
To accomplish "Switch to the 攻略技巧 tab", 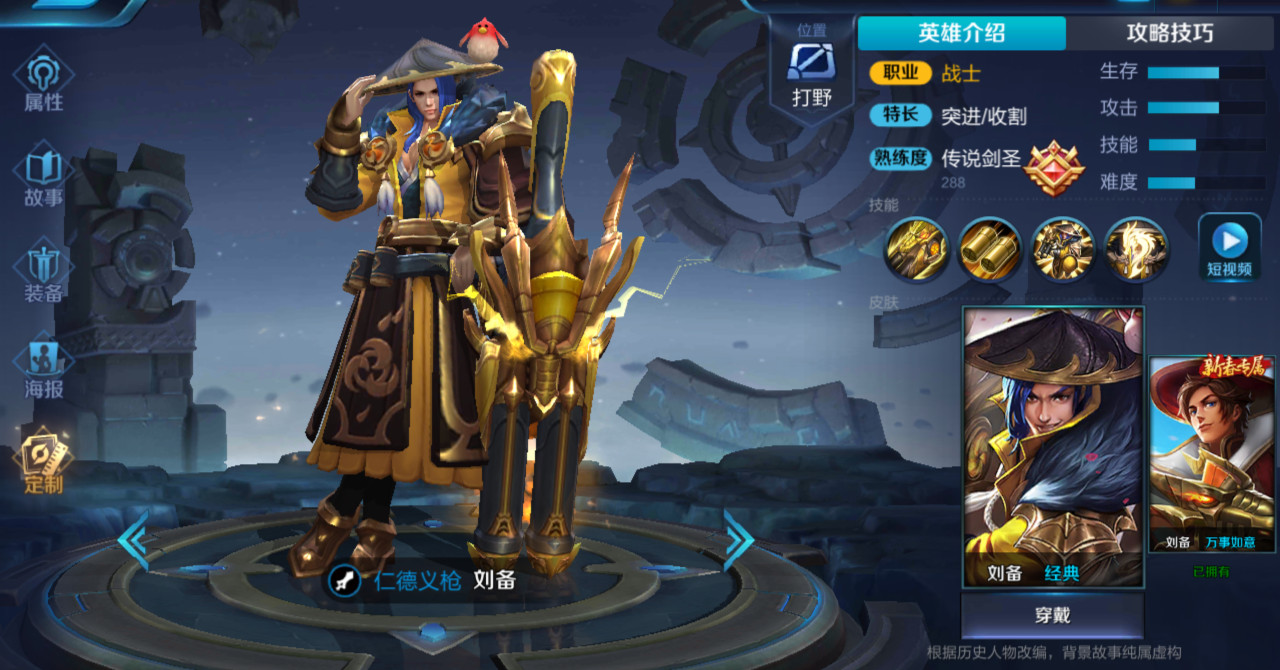I will pyautogui.click(x=1170, y=33).
